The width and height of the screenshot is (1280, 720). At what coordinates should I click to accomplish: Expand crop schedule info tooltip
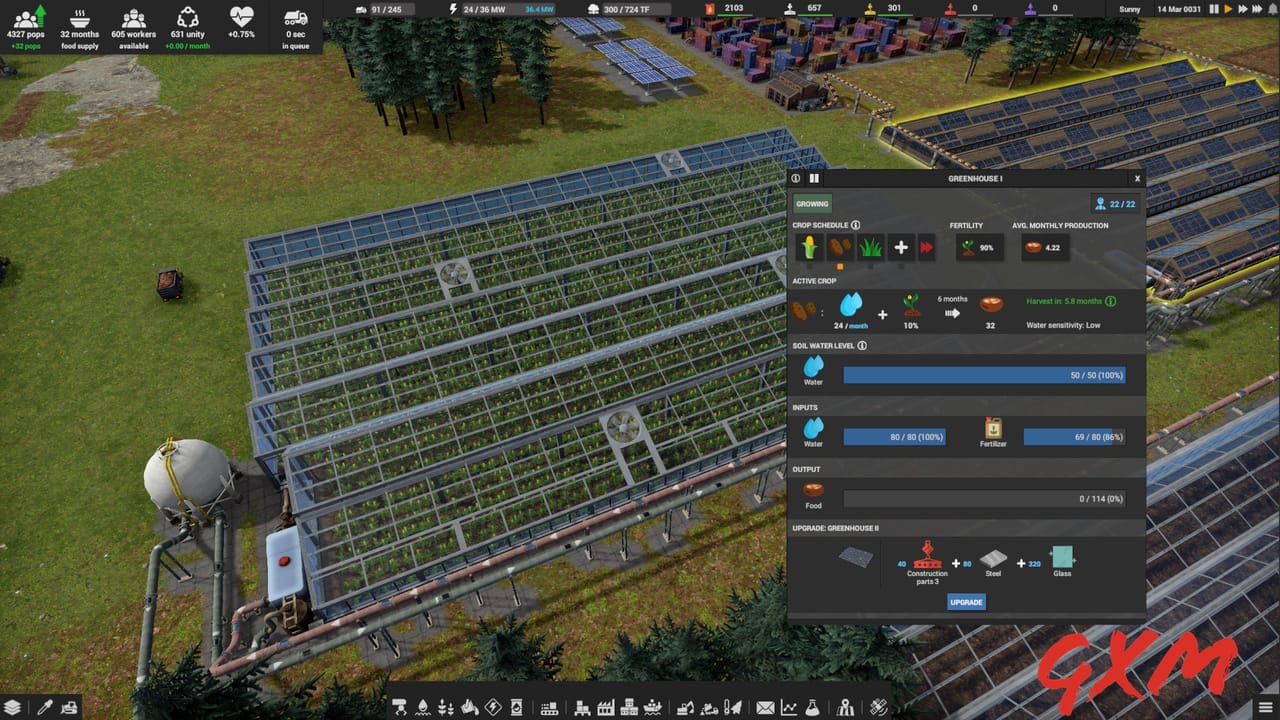click(854, 225)
